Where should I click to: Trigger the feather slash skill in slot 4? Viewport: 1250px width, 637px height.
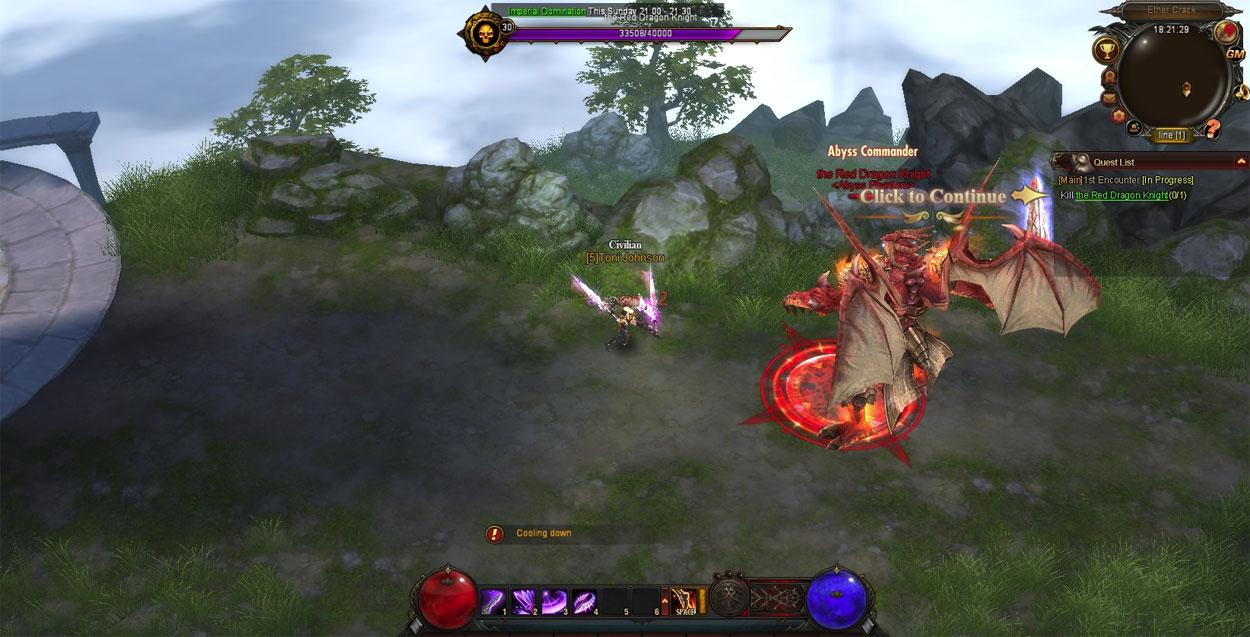[585, 601]
